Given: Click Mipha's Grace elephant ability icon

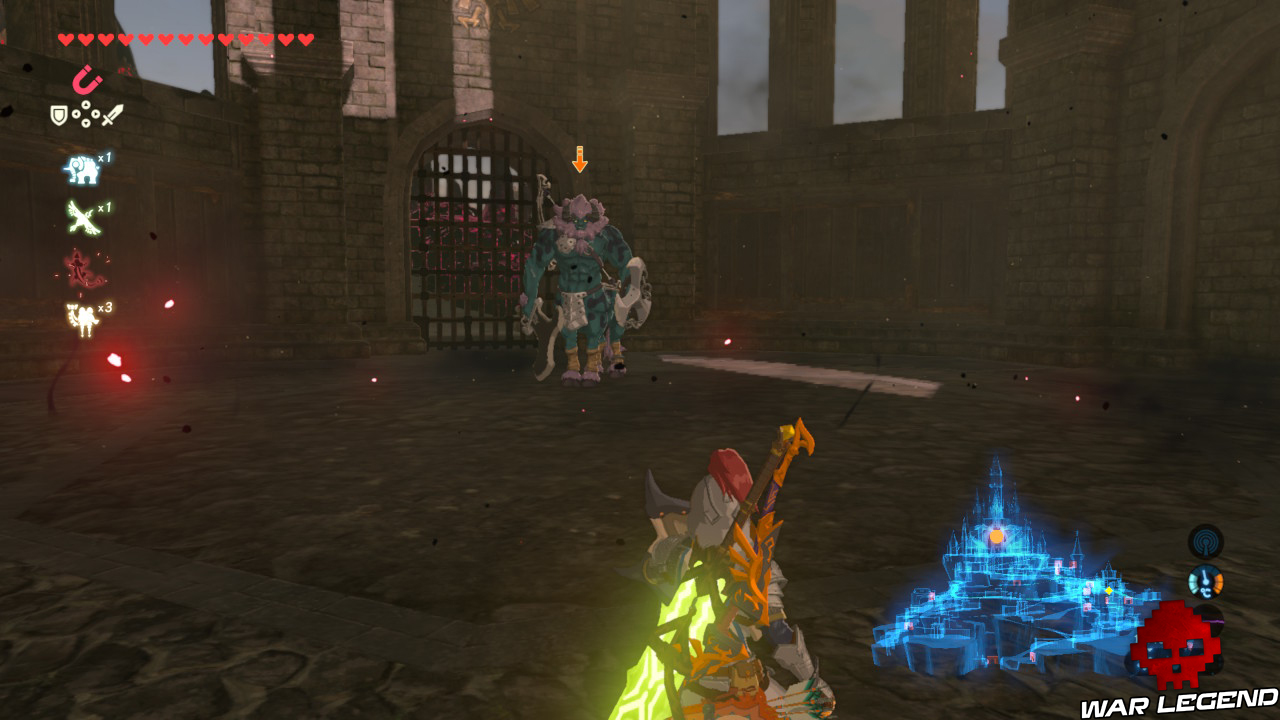Looking at the screenshot, I should (x=82, y=168).
